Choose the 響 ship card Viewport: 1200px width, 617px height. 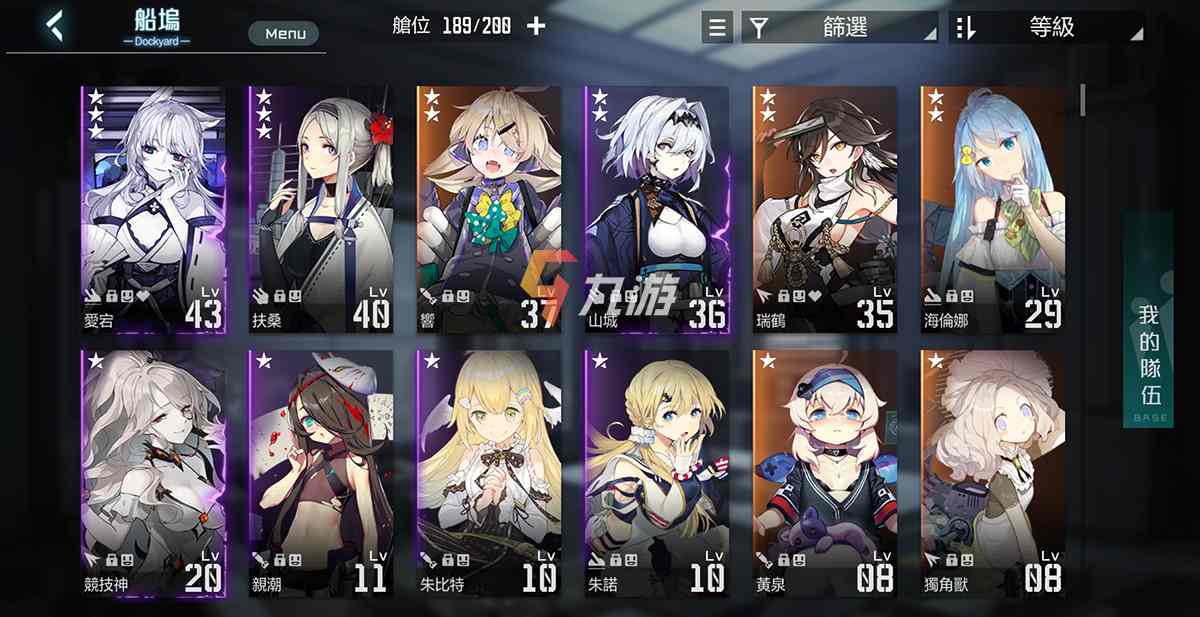click(x=489, y=210)
